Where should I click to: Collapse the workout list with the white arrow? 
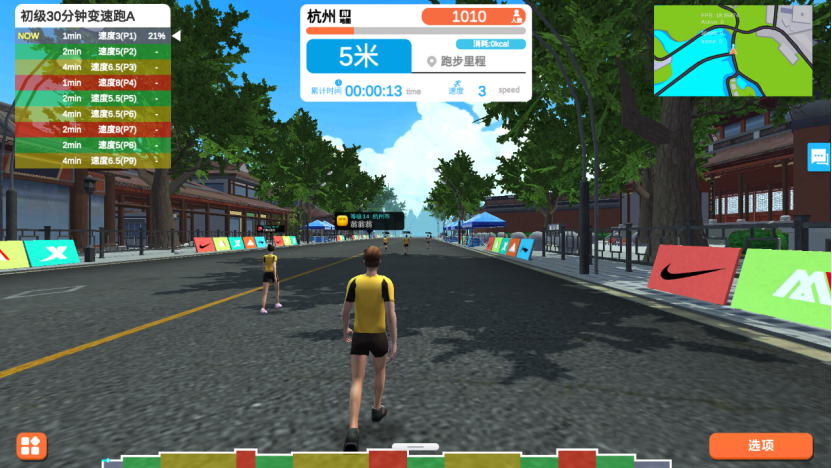point(177,36)
